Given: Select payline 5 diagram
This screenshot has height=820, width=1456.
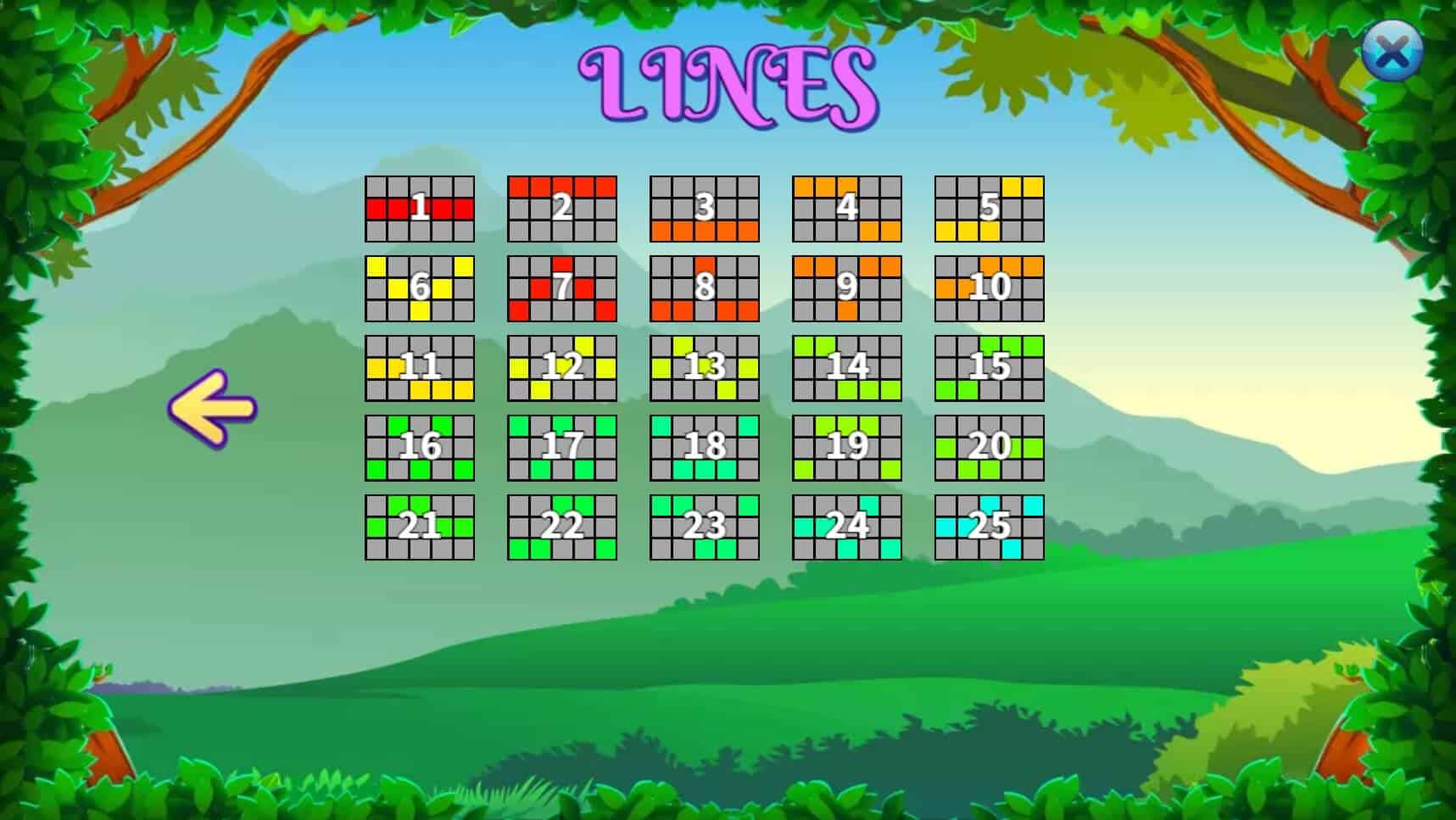Looking at the screenshot, I should click(989, 209).
